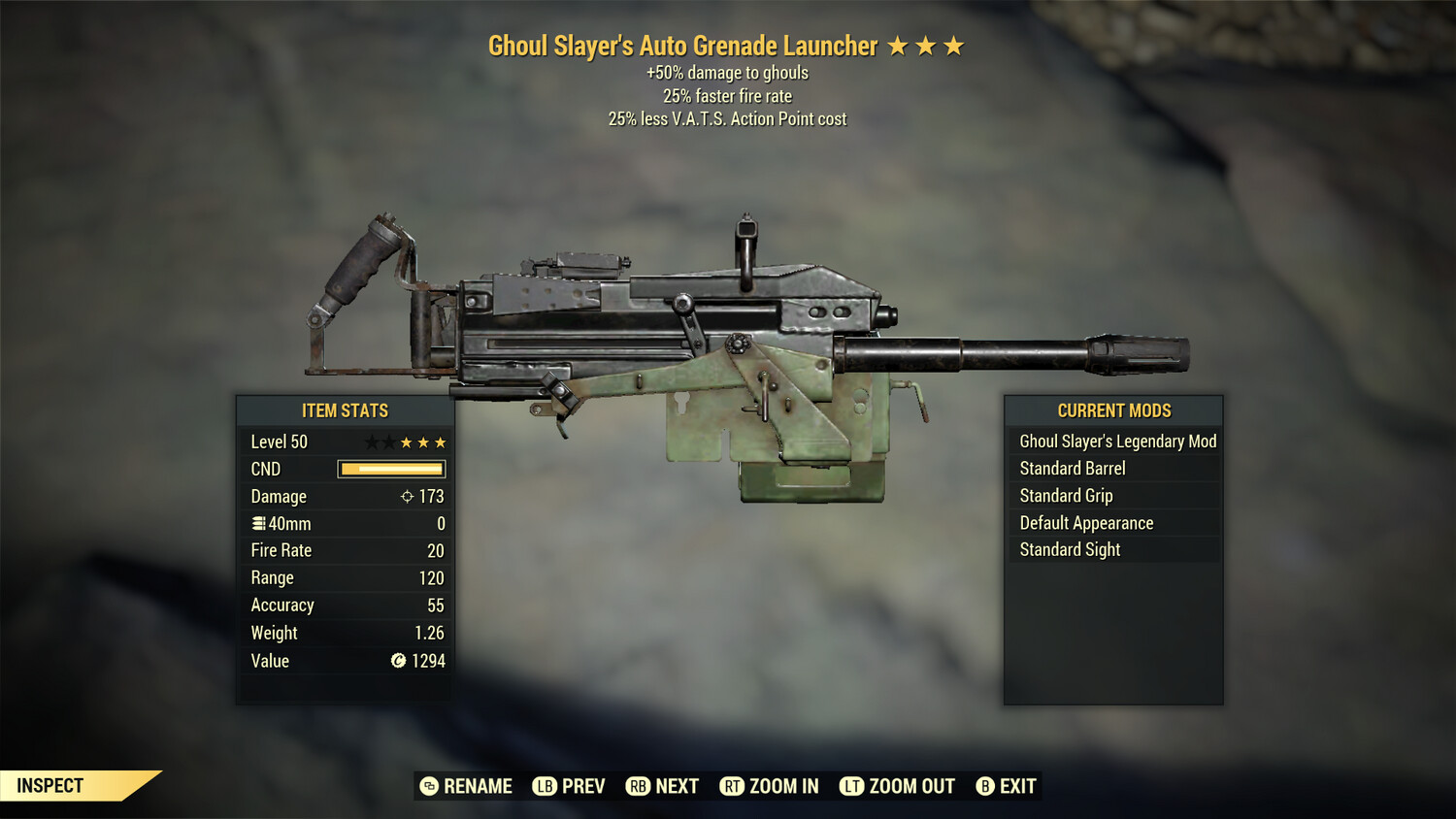1456x819 pixels.
Task: Click the LB button prompt icon
Action: point(546,786)
